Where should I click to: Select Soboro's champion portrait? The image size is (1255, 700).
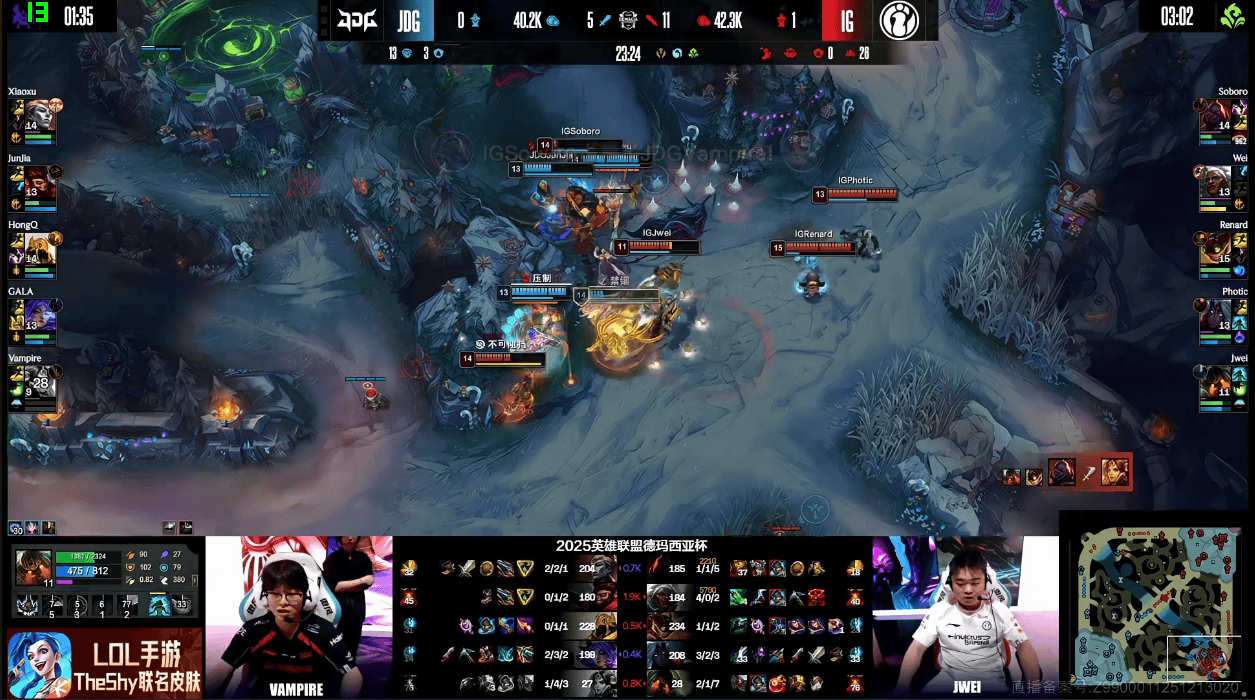coord(1216,114)
